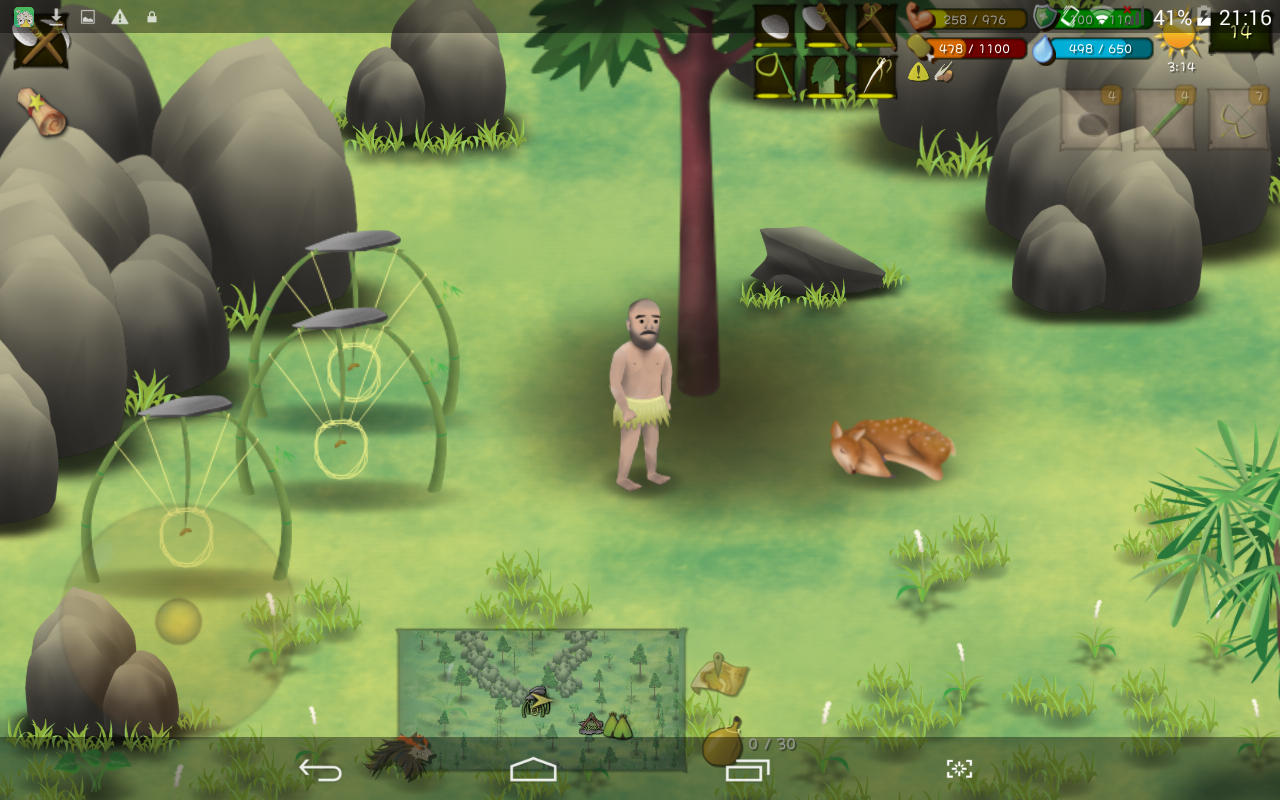Choose the bow quick-build slot
The width and height of the screenshot is (1280, 800).
click(1238, 121)
